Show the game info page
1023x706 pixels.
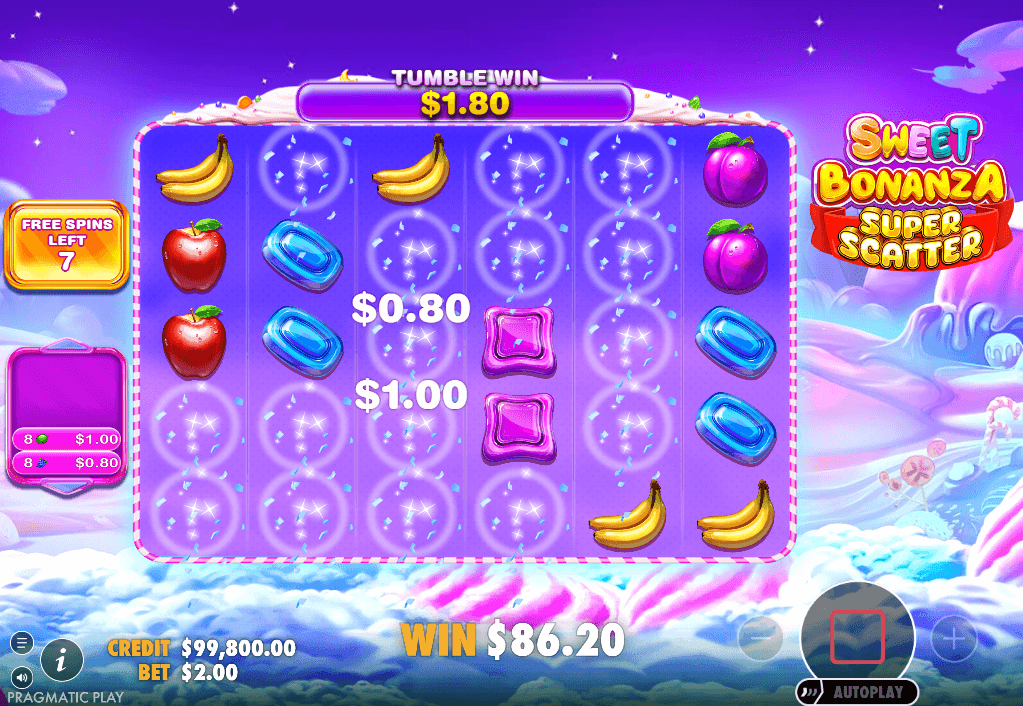click(x=62, y=659)
